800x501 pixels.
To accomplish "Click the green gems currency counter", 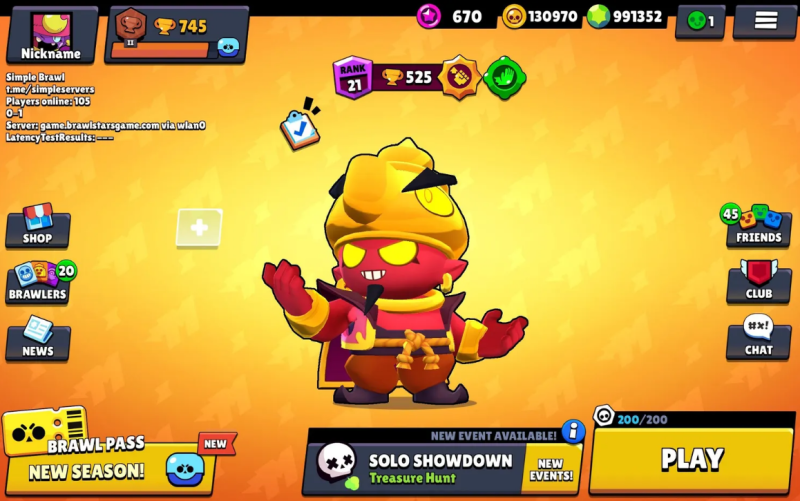I will 626,17.
